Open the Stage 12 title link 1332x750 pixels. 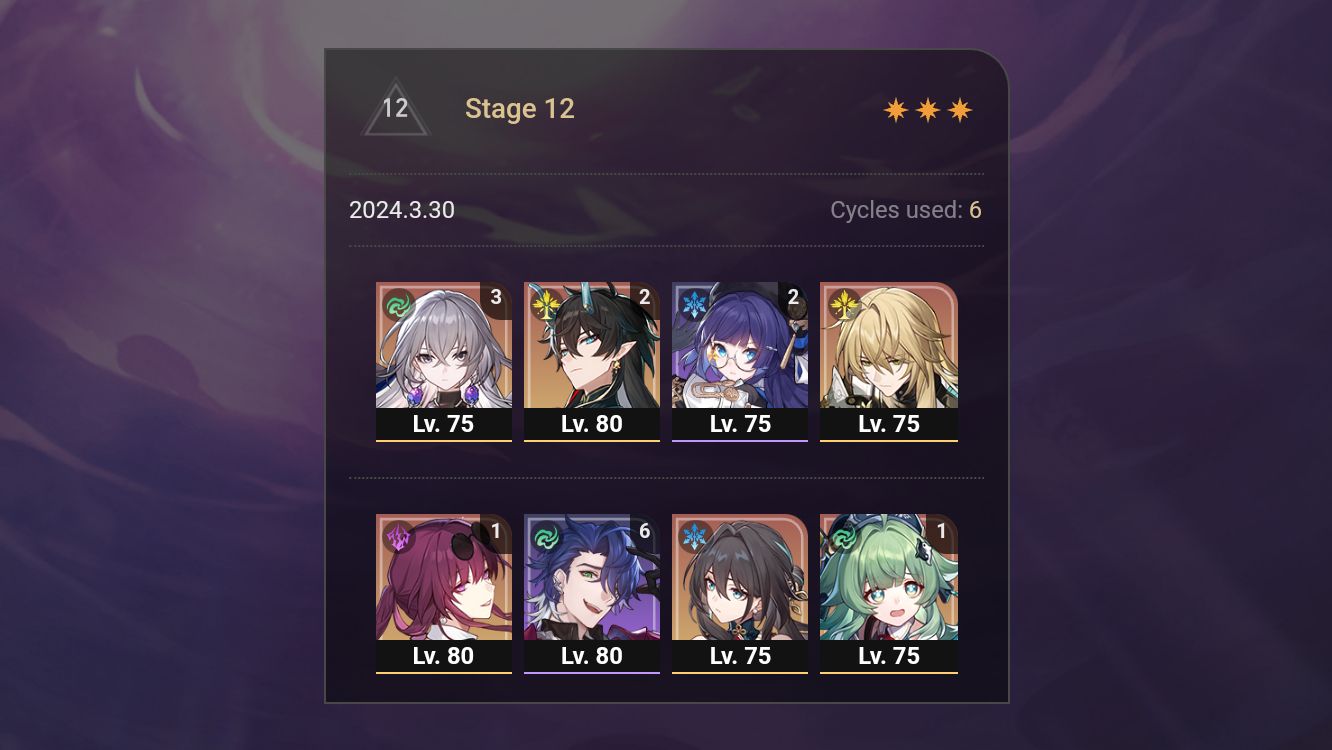[x=519, y=108]
